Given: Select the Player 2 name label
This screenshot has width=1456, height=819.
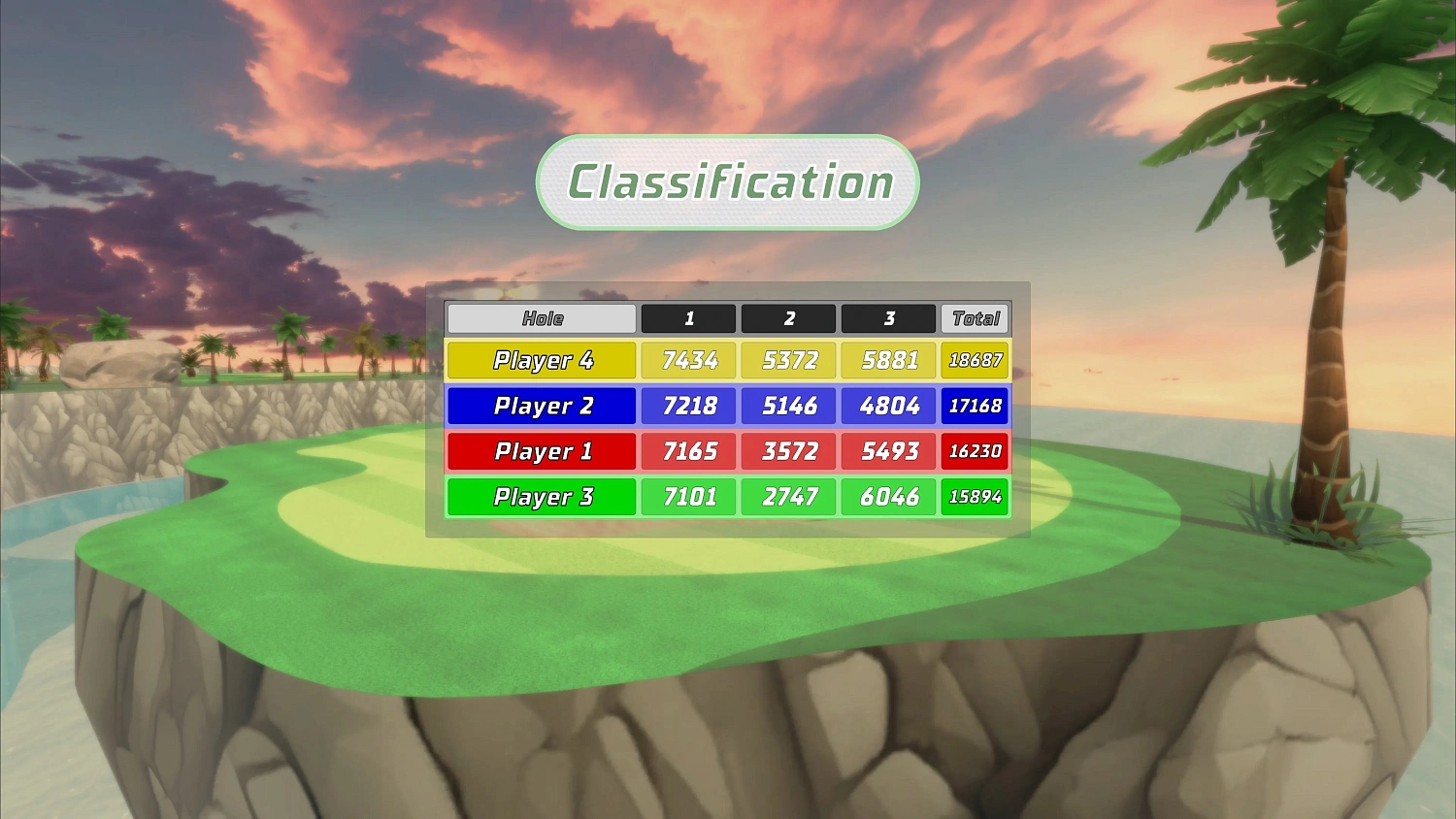Looking at the screenshot, I should tap(541, 406).
